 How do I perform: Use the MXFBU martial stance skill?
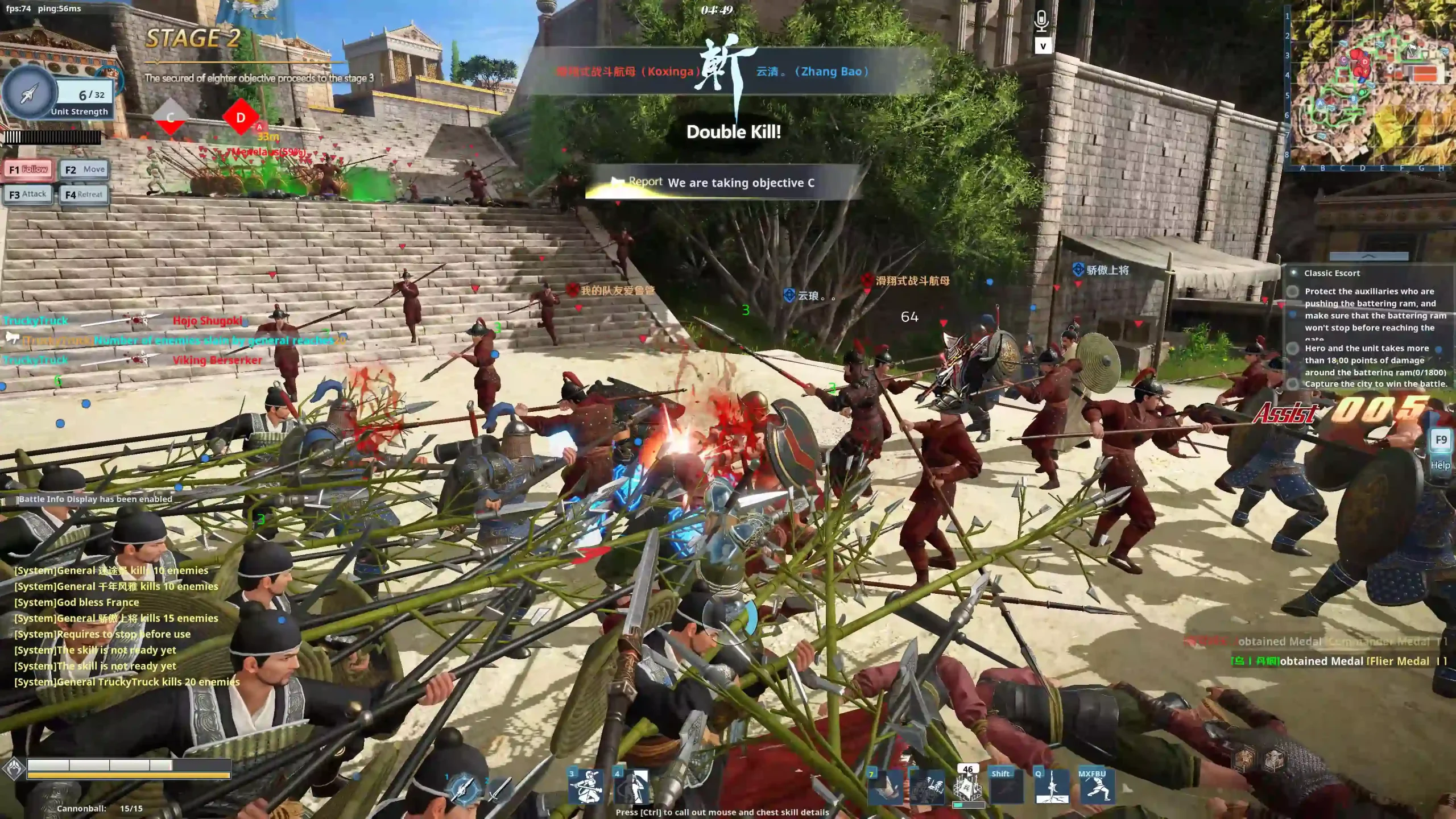pos(1096,788)
